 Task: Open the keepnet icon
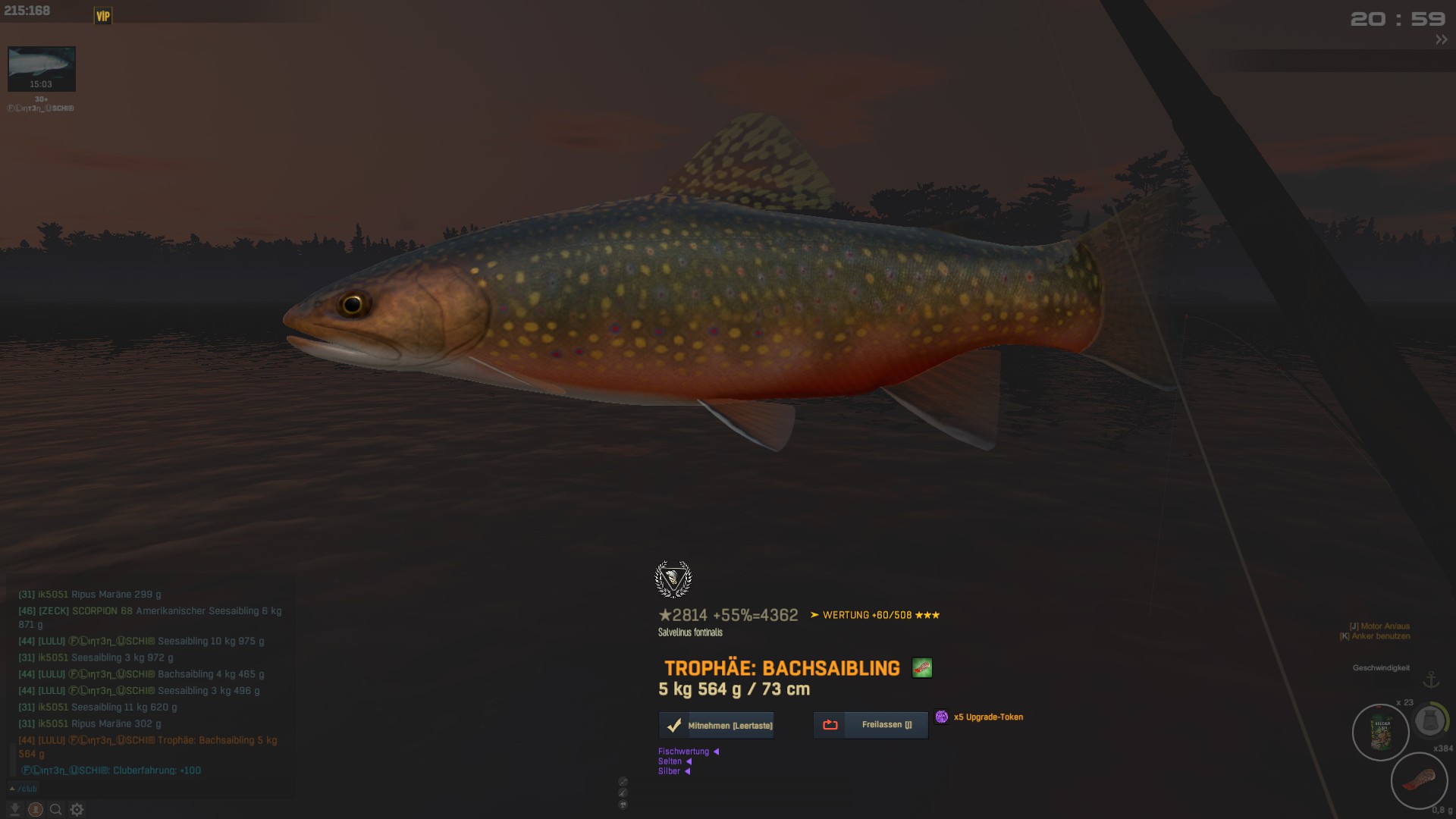1429,721
